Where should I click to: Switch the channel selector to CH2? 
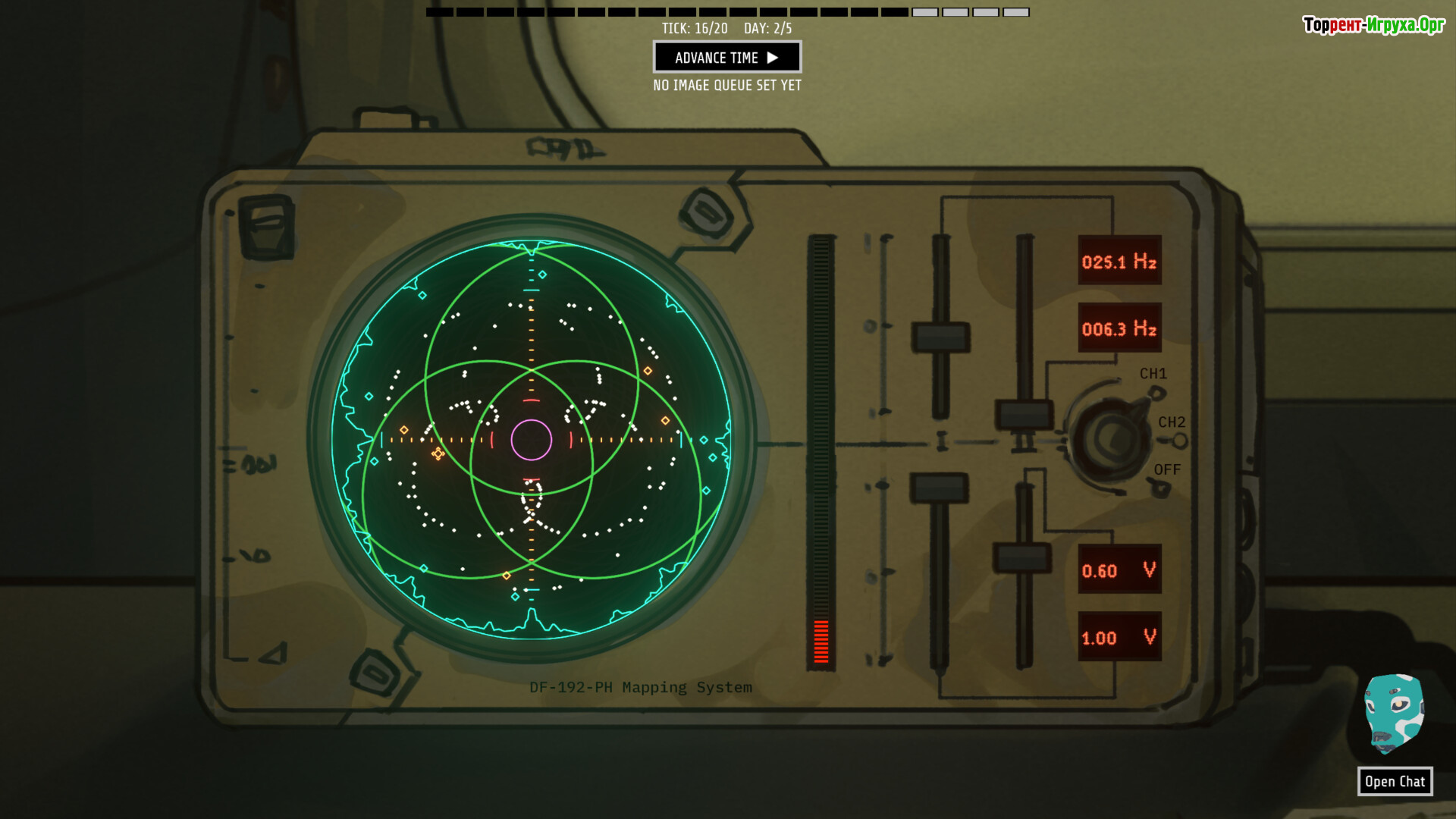[1178, 441]
